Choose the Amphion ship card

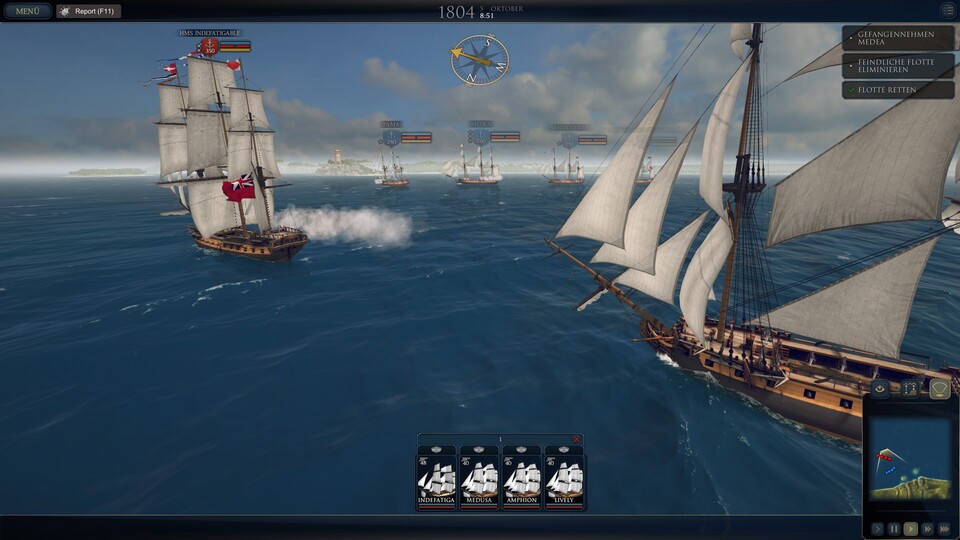(x=522, y=478)
